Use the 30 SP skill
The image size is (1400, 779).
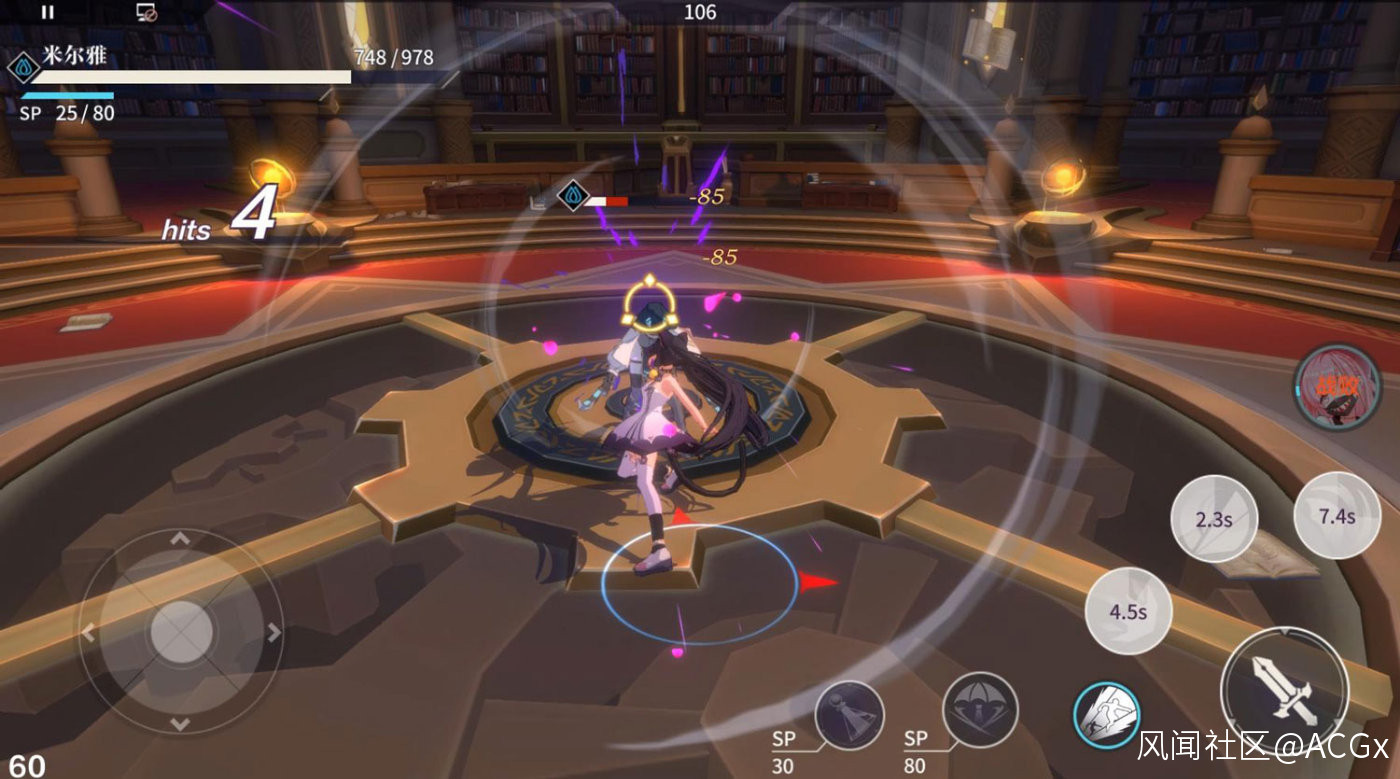coord(849,716)
